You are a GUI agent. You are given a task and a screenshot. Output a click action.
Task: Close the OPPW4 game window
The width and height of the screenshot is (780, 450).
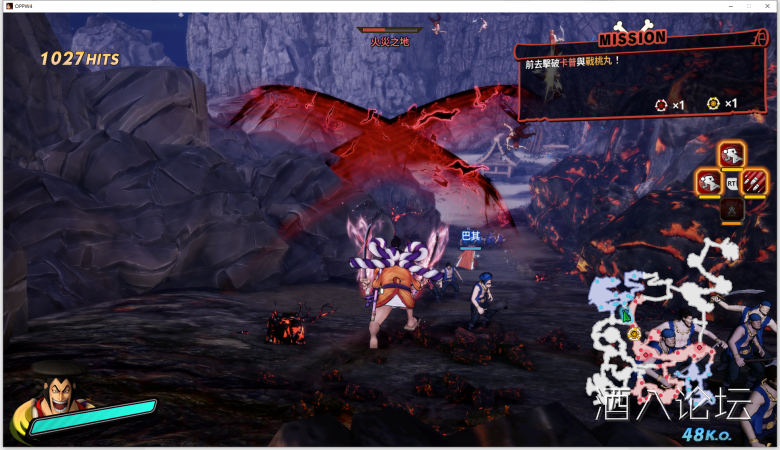pos(767,6)
